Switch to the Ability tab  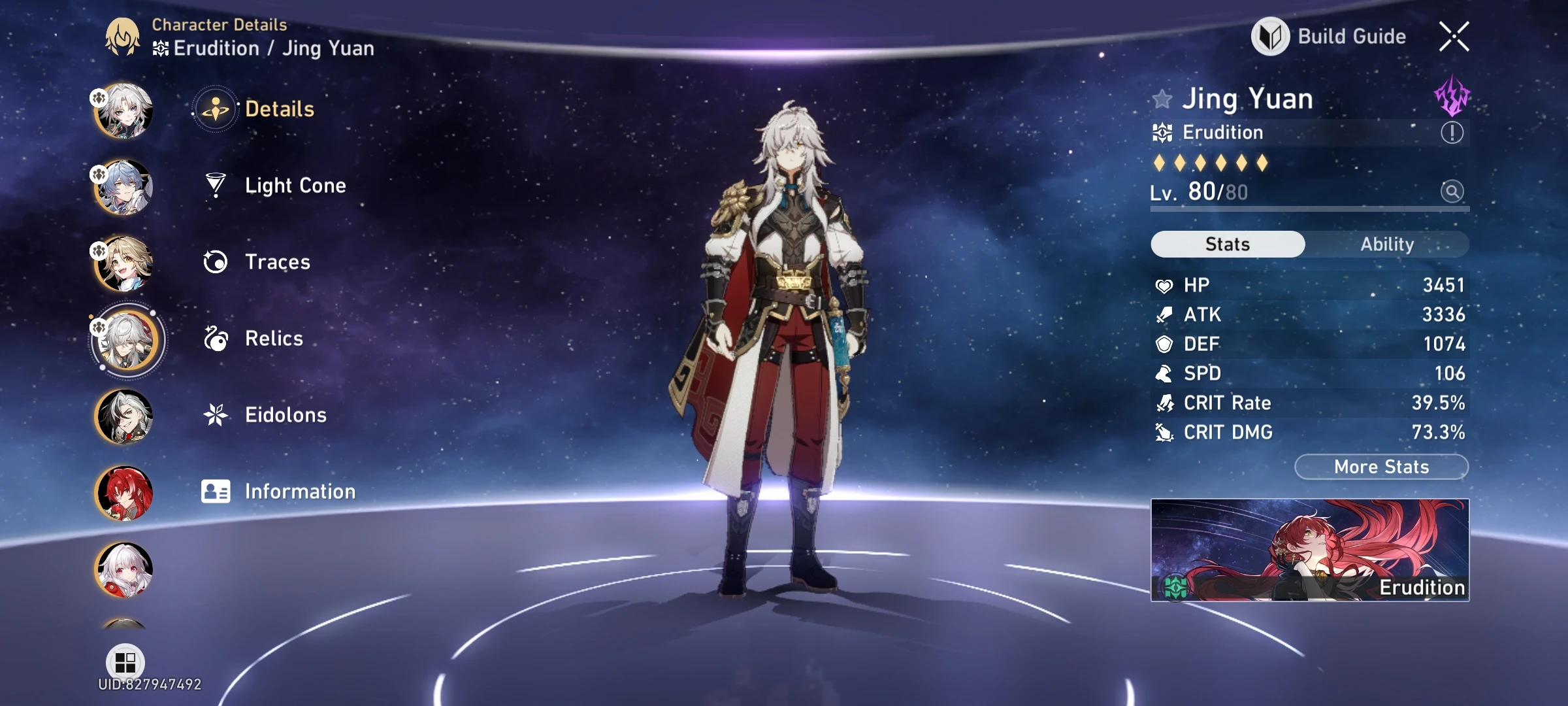click(x=1387, y=243)
